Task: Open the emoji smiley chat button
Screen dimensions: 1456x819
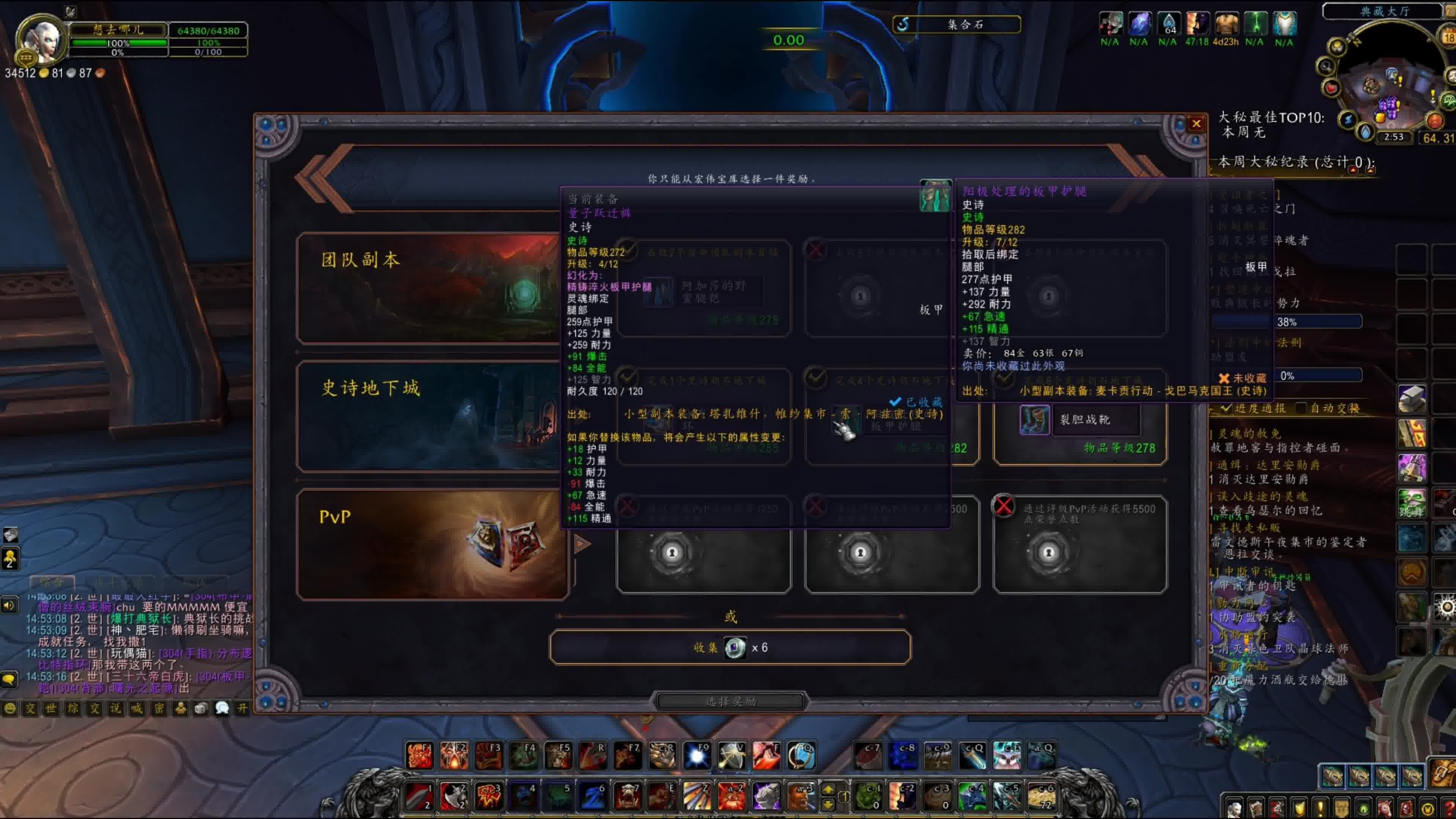Action: point(9,709)
